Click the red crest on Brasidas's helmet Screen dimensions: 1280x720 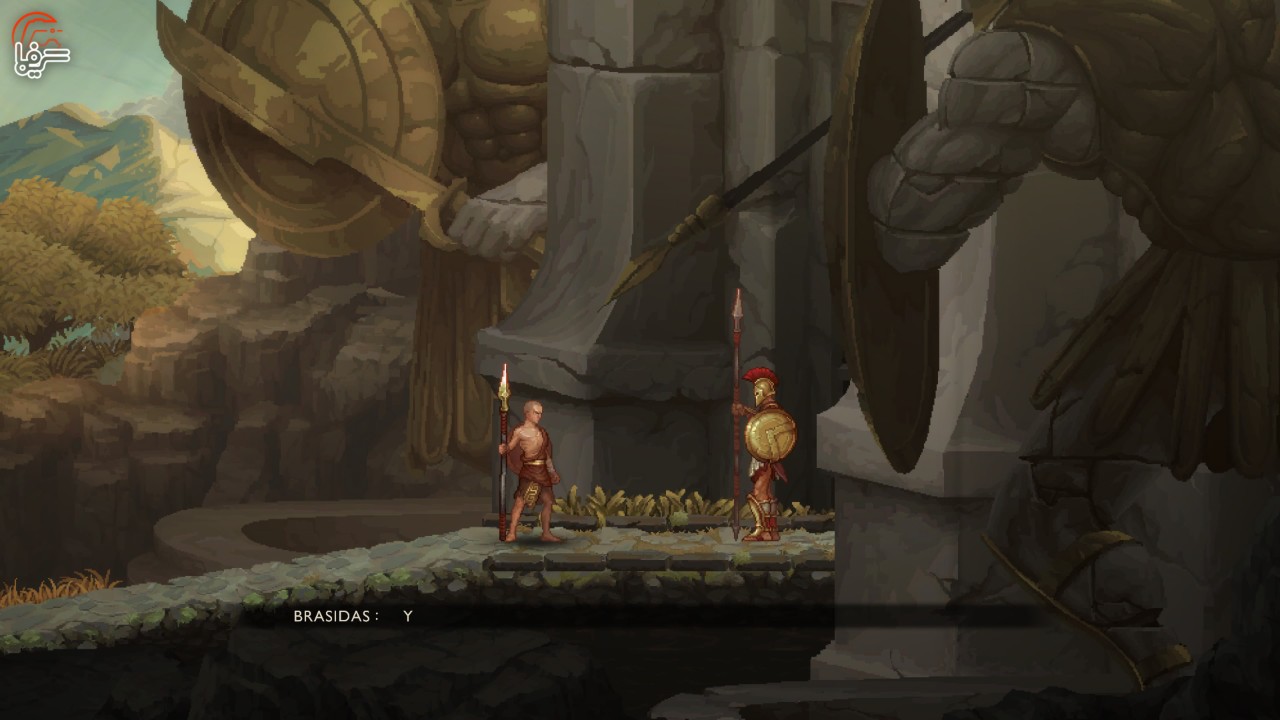[x=762, y=375]
